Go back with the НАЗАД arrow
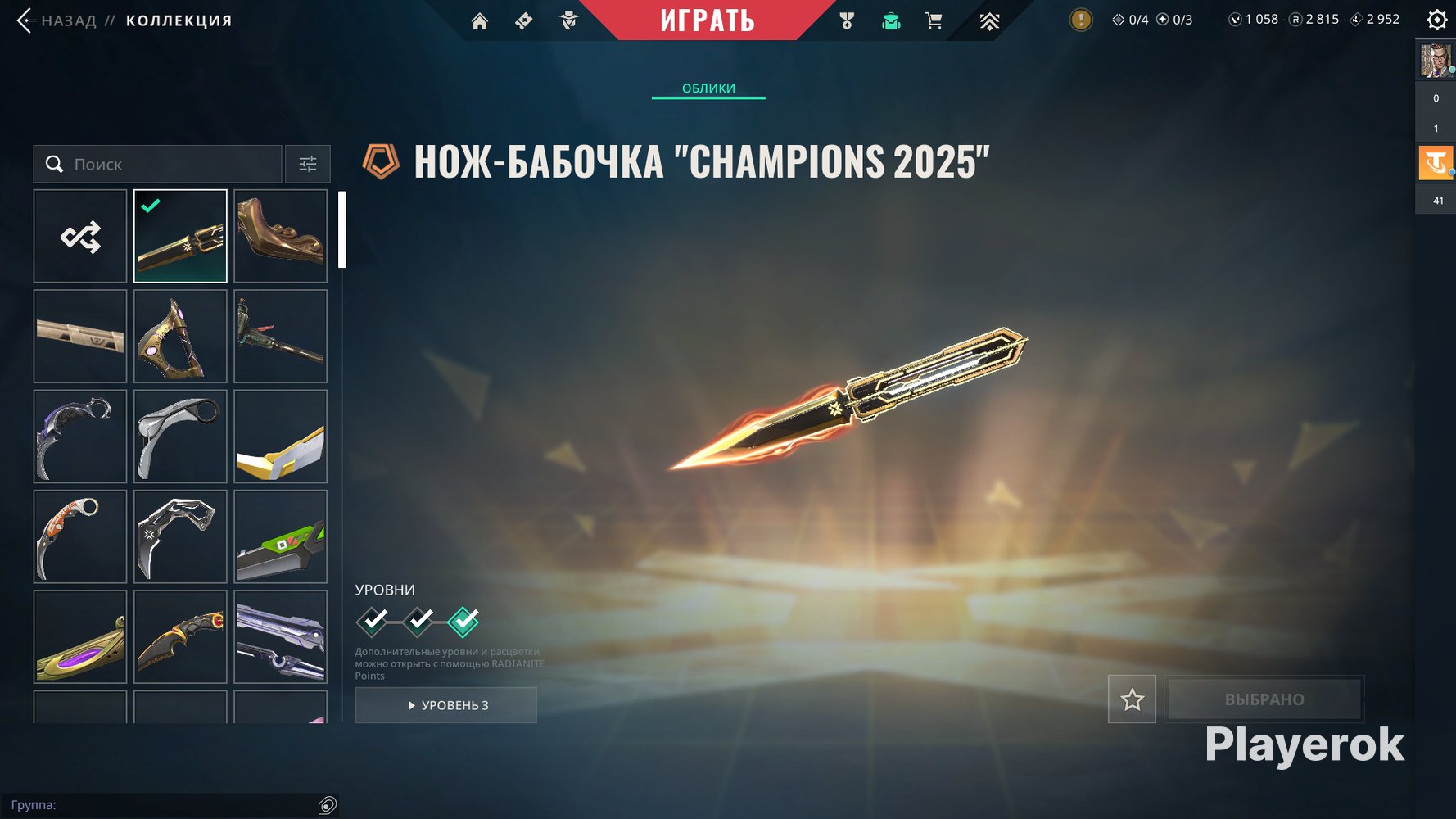 pyautogui.click(x=25, y=20)
